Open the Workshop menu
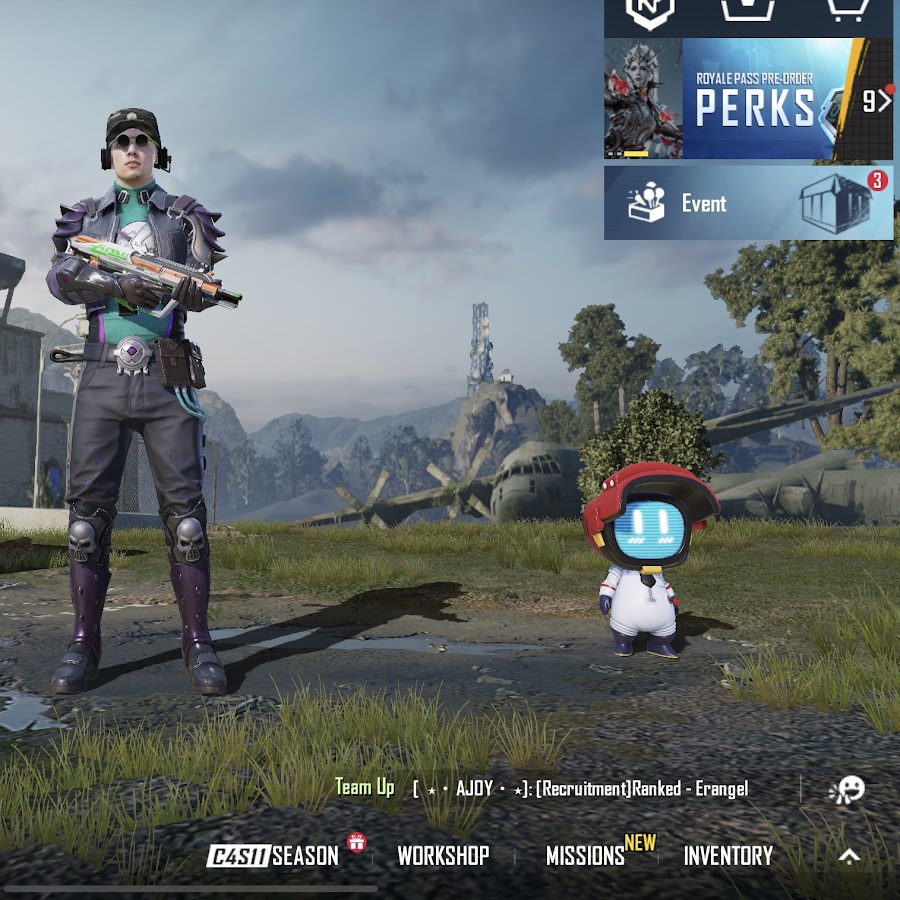 point(443,856)
